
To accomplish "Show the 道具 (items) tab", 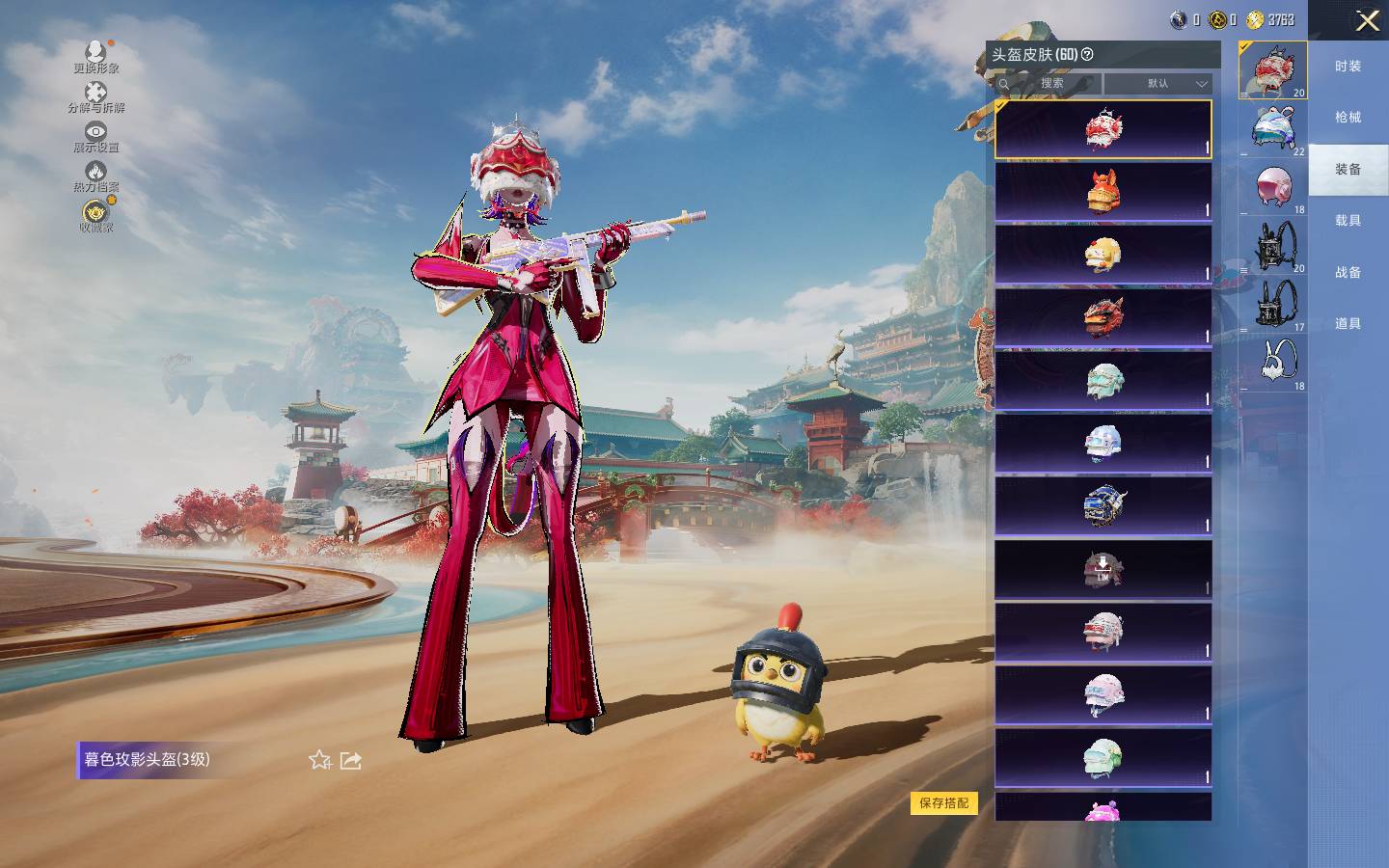I will pyautogui.click(x=1348, y=324).
